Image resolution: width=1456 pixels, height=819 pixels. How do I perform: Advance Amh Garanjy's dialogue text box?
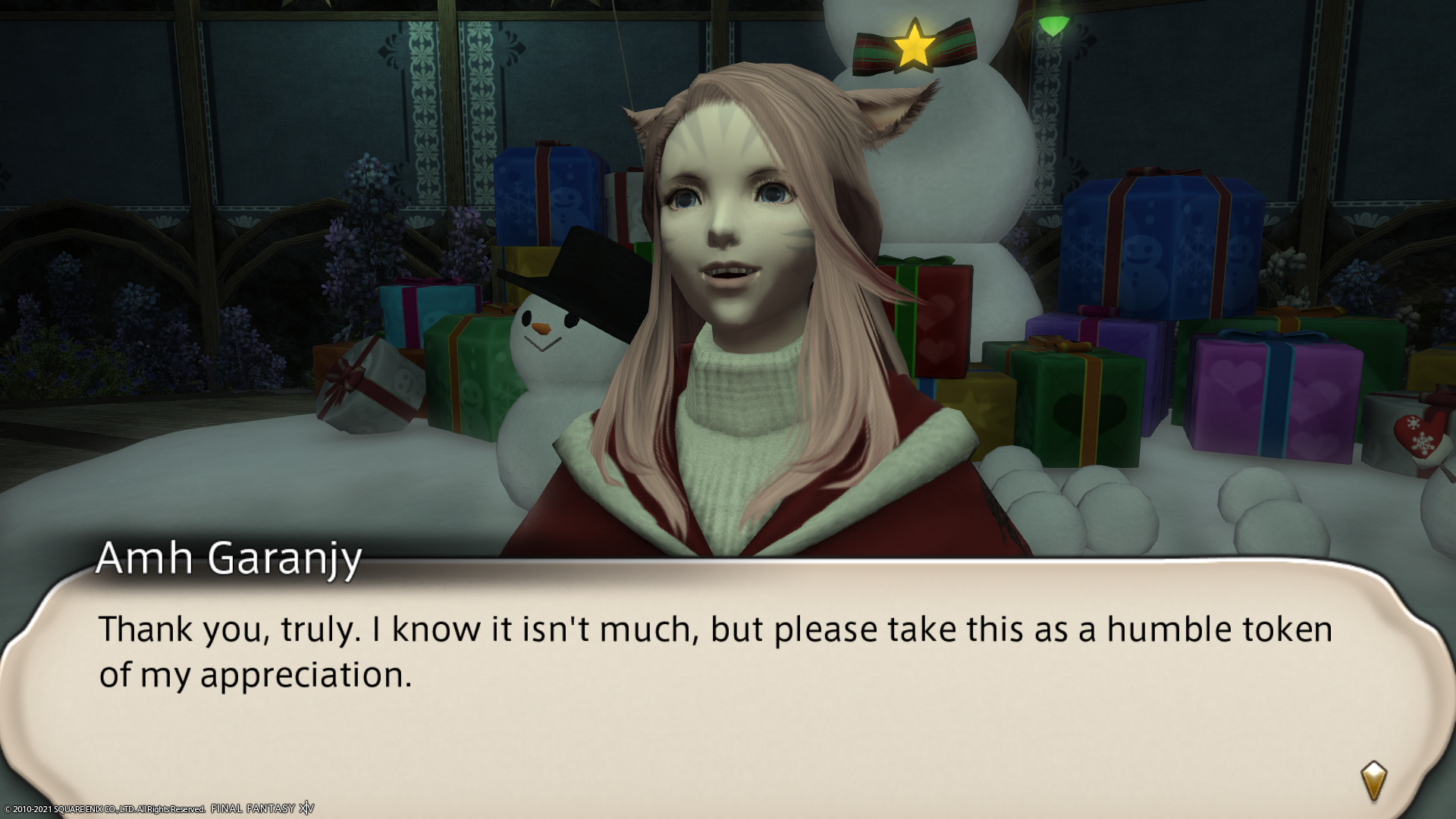point(713,682)
